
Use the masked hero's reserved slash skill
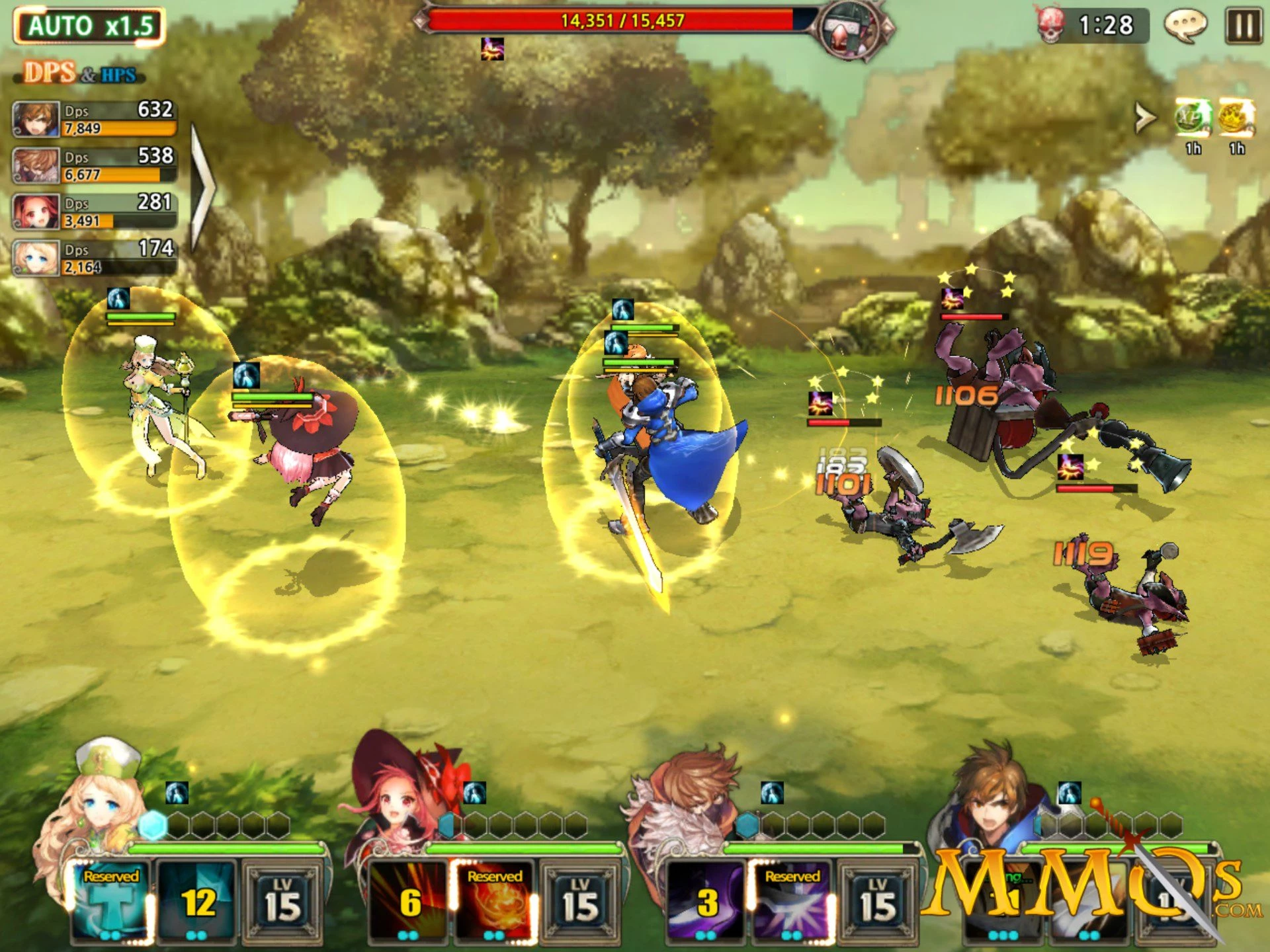coord(792,900)
